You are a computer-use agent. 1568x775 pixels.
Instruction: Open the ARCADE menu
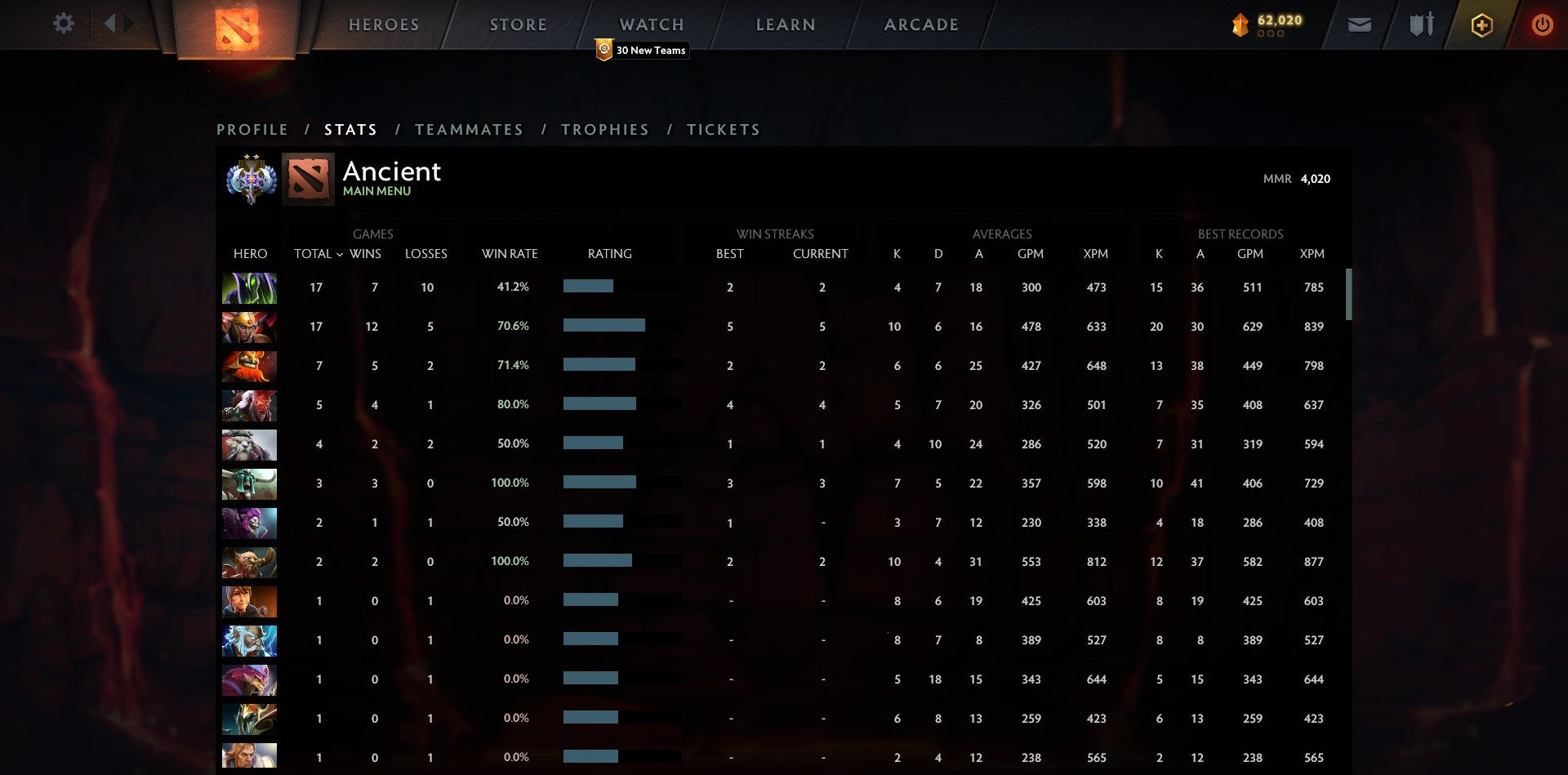(920, 24)
